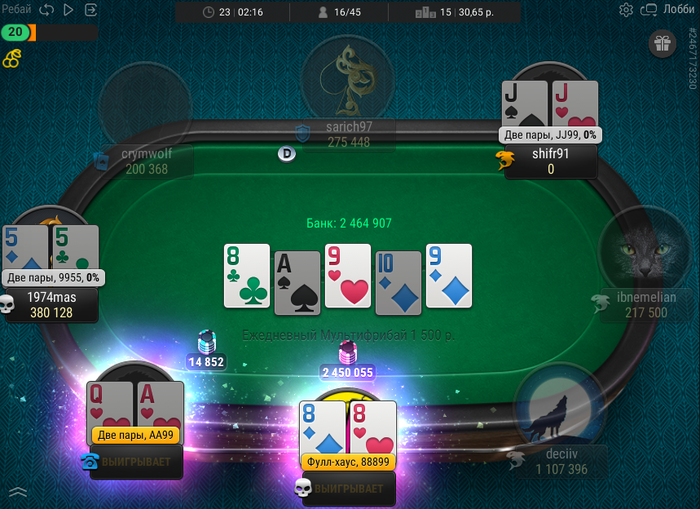This screenshot has width=700, height=509.
Task: Expand the bottom-left double chevron panel
Action: point(17,491)
